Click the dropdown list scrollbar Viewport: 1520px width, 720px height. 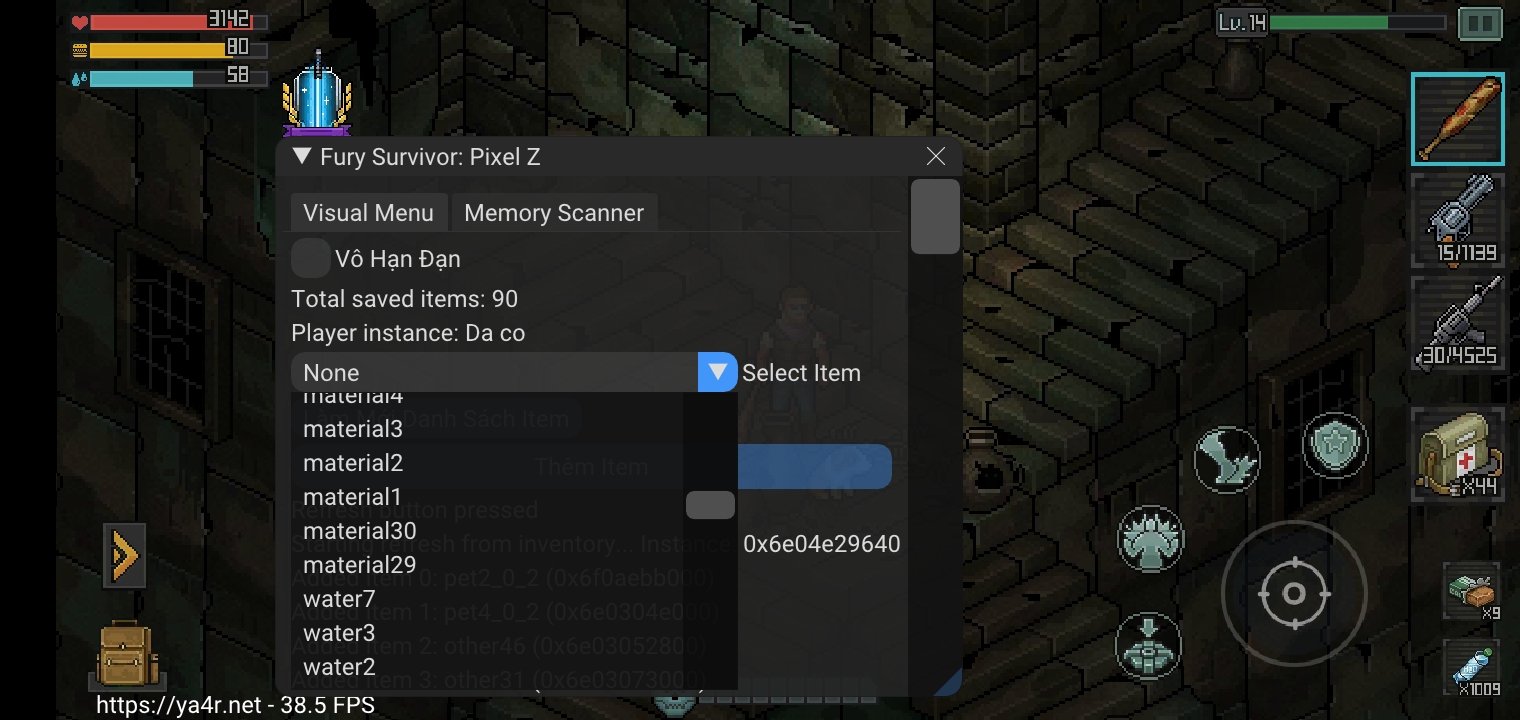(x=710, y=505)
